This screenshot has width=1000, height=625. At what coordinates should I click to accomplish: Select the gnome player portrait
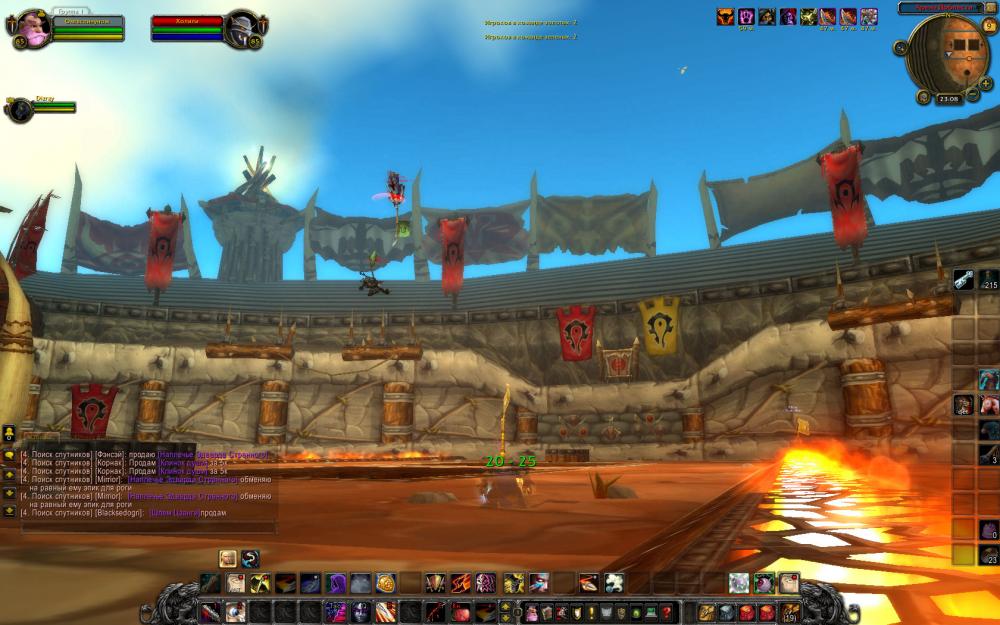click(x=32, y=29)
